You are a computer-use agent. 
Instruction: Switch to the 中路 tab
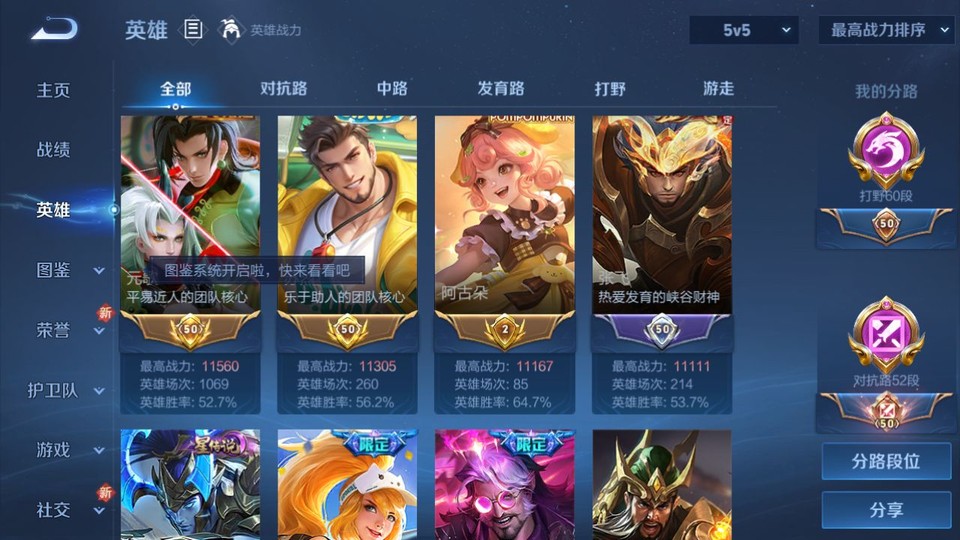click(392, 88)
